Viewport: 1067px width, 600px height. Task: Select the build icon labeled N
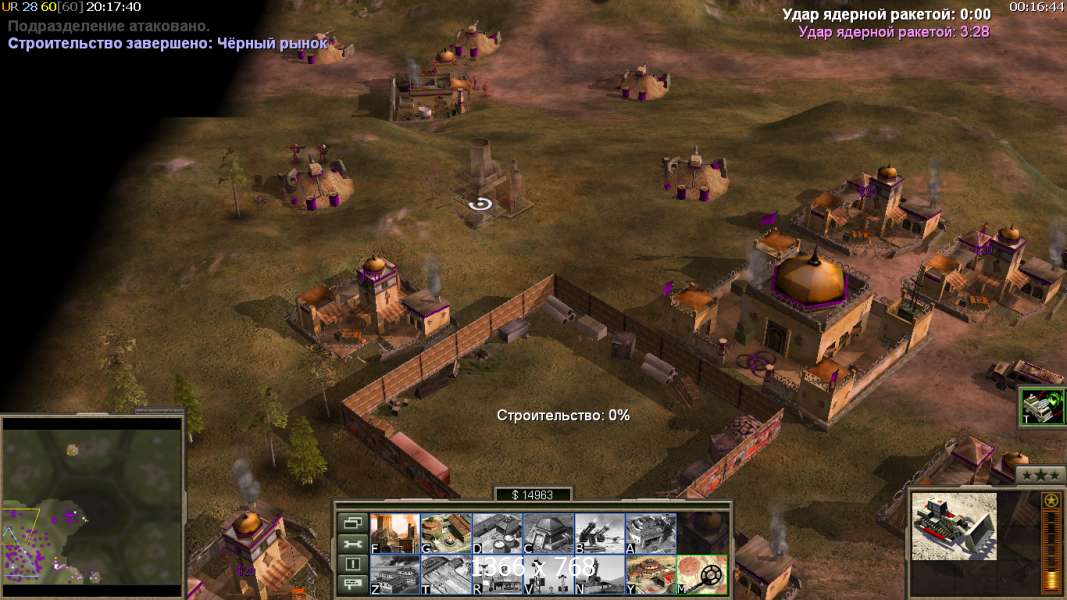coord(599,574)
